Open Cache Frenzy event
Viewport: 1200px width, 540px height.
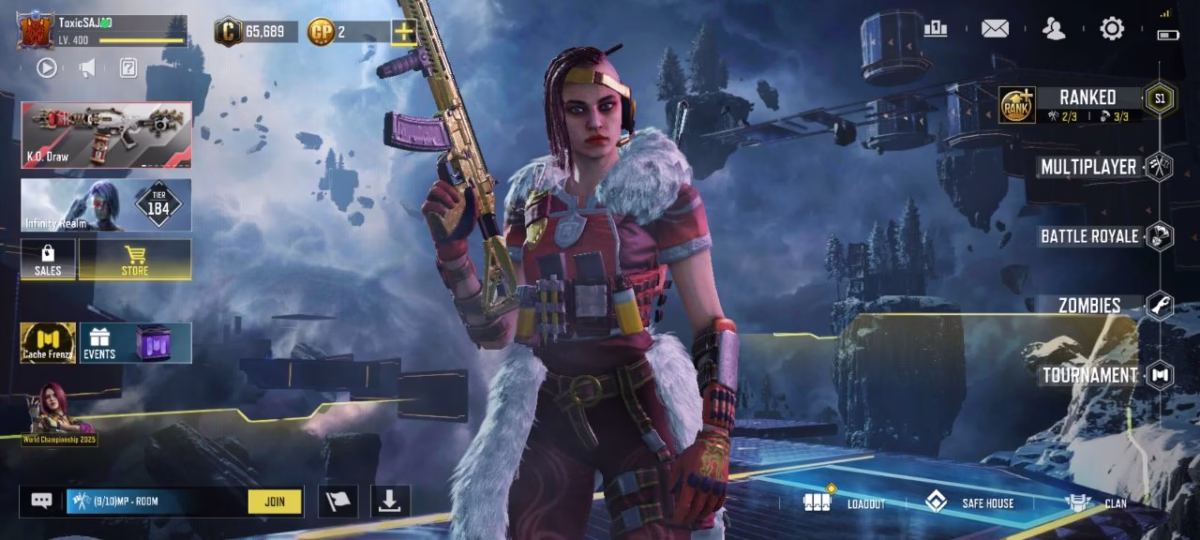48,342
